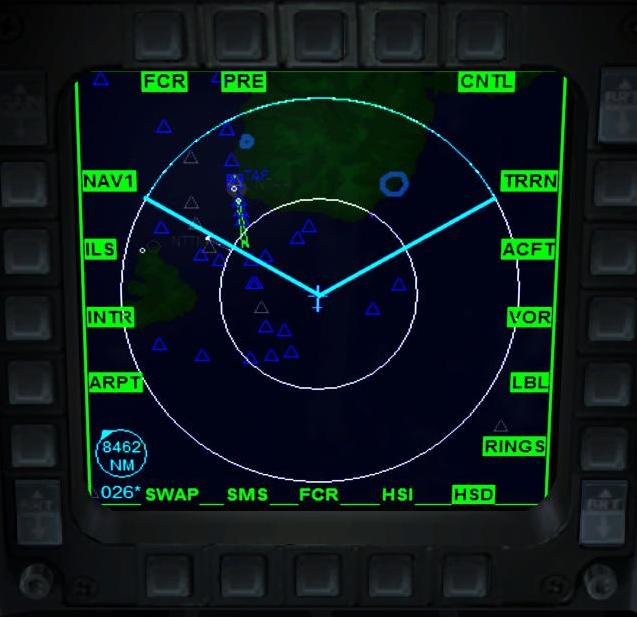
Task: Select the PRE label on the display
Action: pyautogui.click(x=243, y=82)
